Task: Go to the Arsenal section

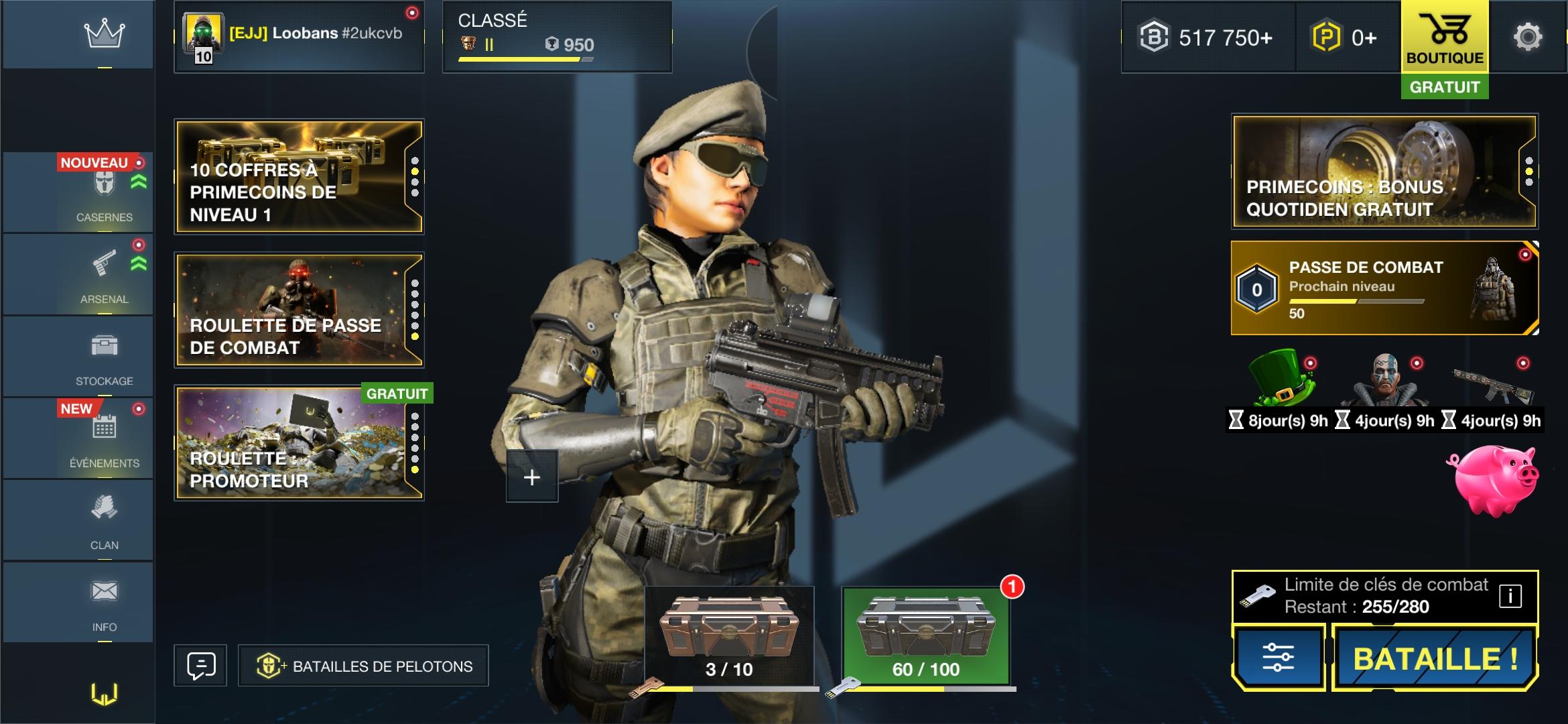Action: tap(104, 275)
